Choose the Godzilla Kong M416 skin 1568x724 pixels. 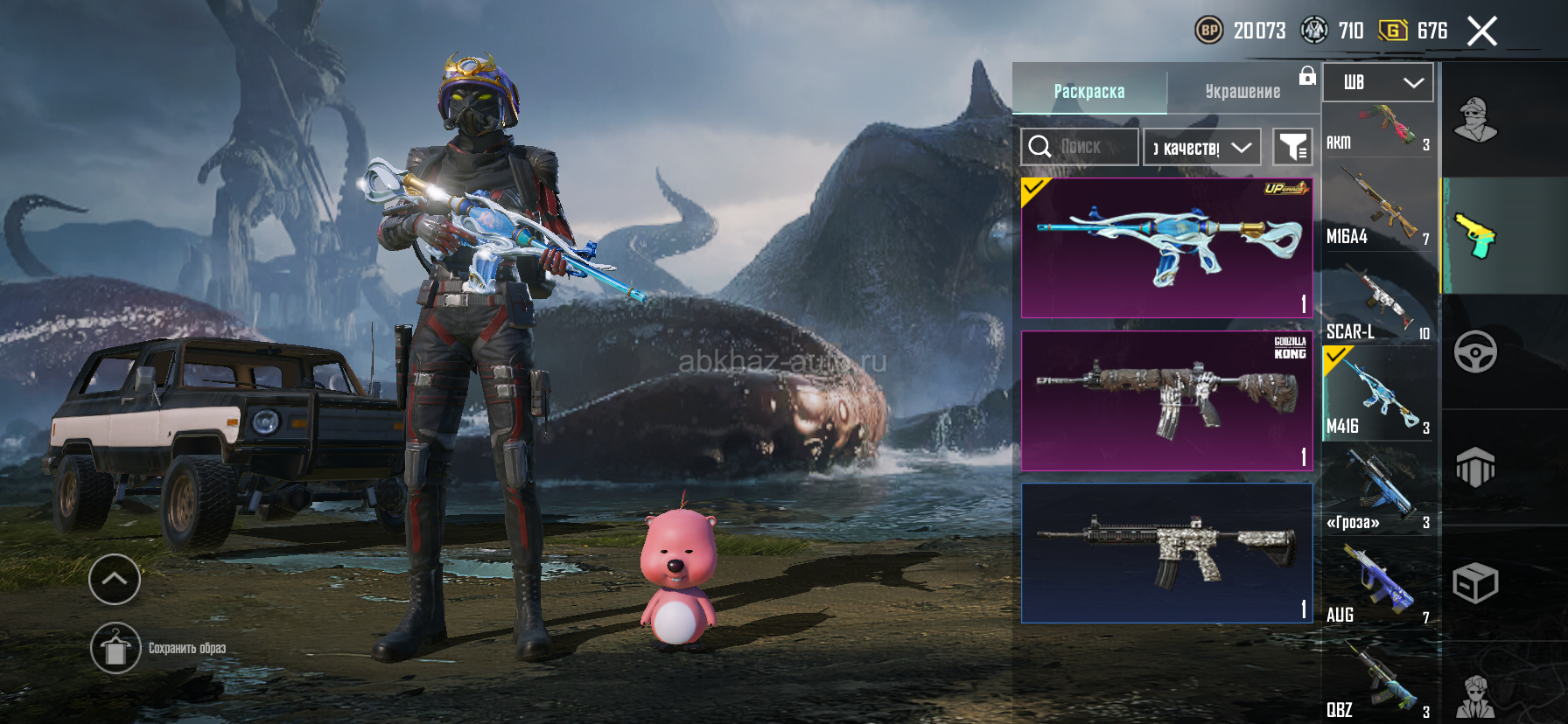(x=1167, y=400)
